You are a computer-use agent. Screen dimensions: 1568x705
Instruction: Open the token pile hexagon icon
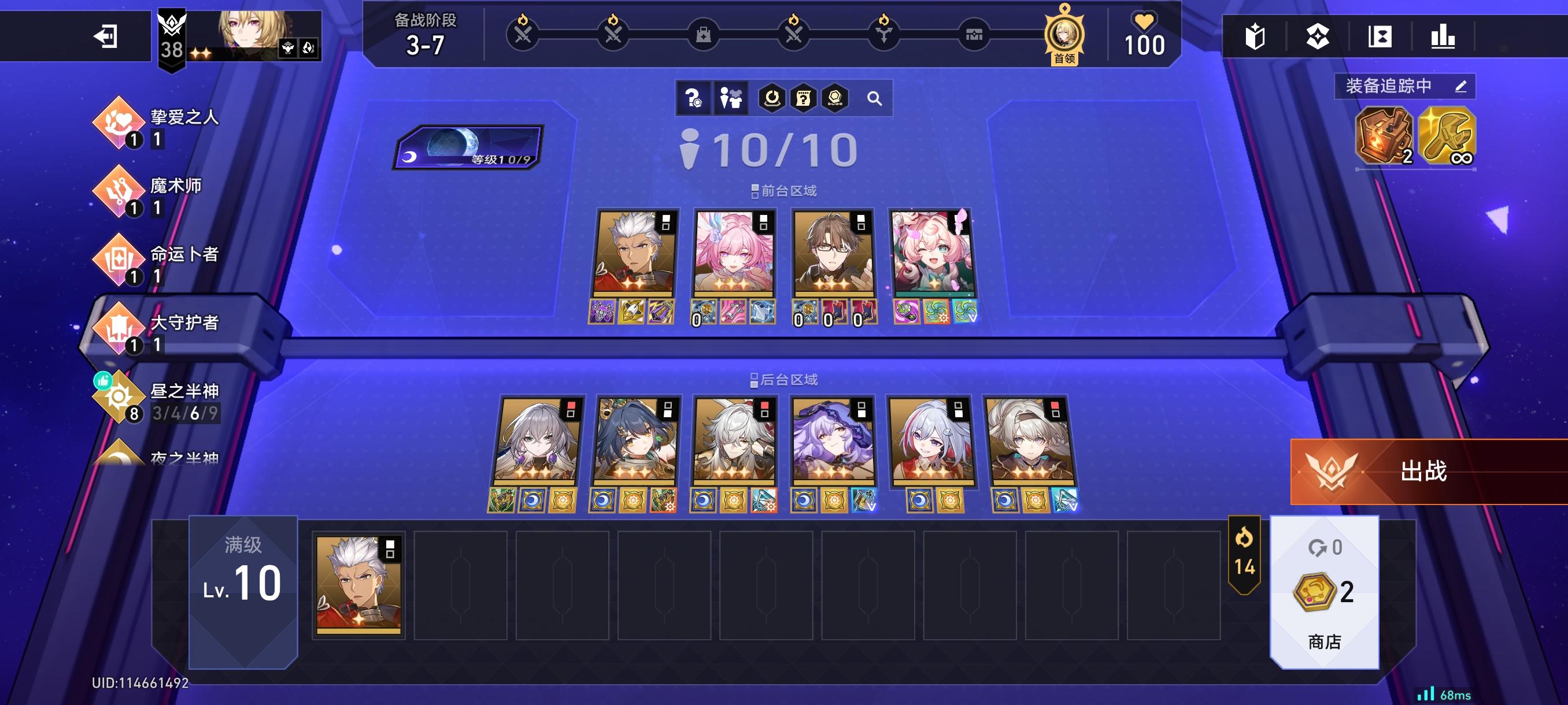coord(835,98)
